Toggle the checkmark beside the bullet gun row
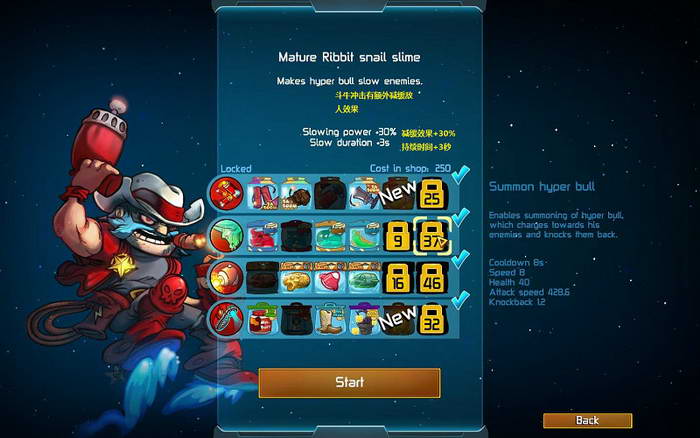Image resolution: width=700 pixels, height=438 pixels. click(461, 260)
